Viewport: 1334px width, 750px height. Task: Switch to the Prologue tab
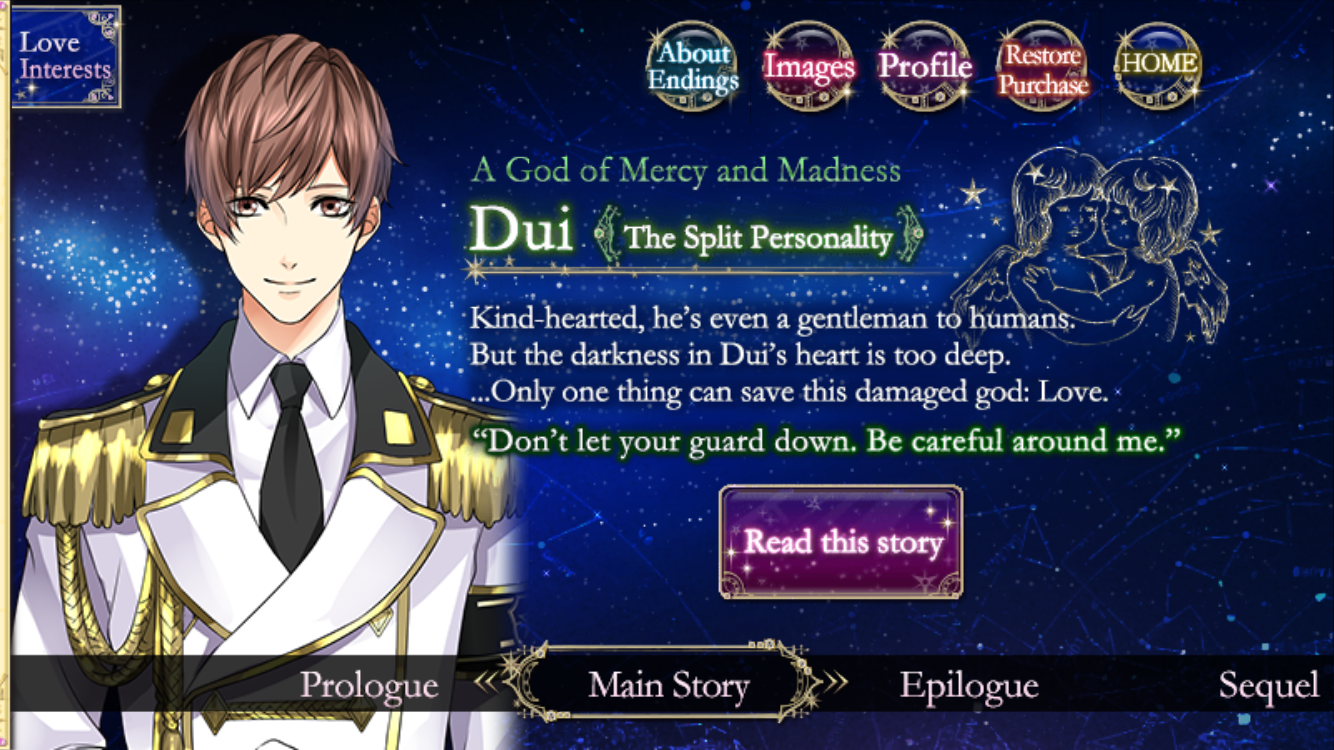[370, 686]
